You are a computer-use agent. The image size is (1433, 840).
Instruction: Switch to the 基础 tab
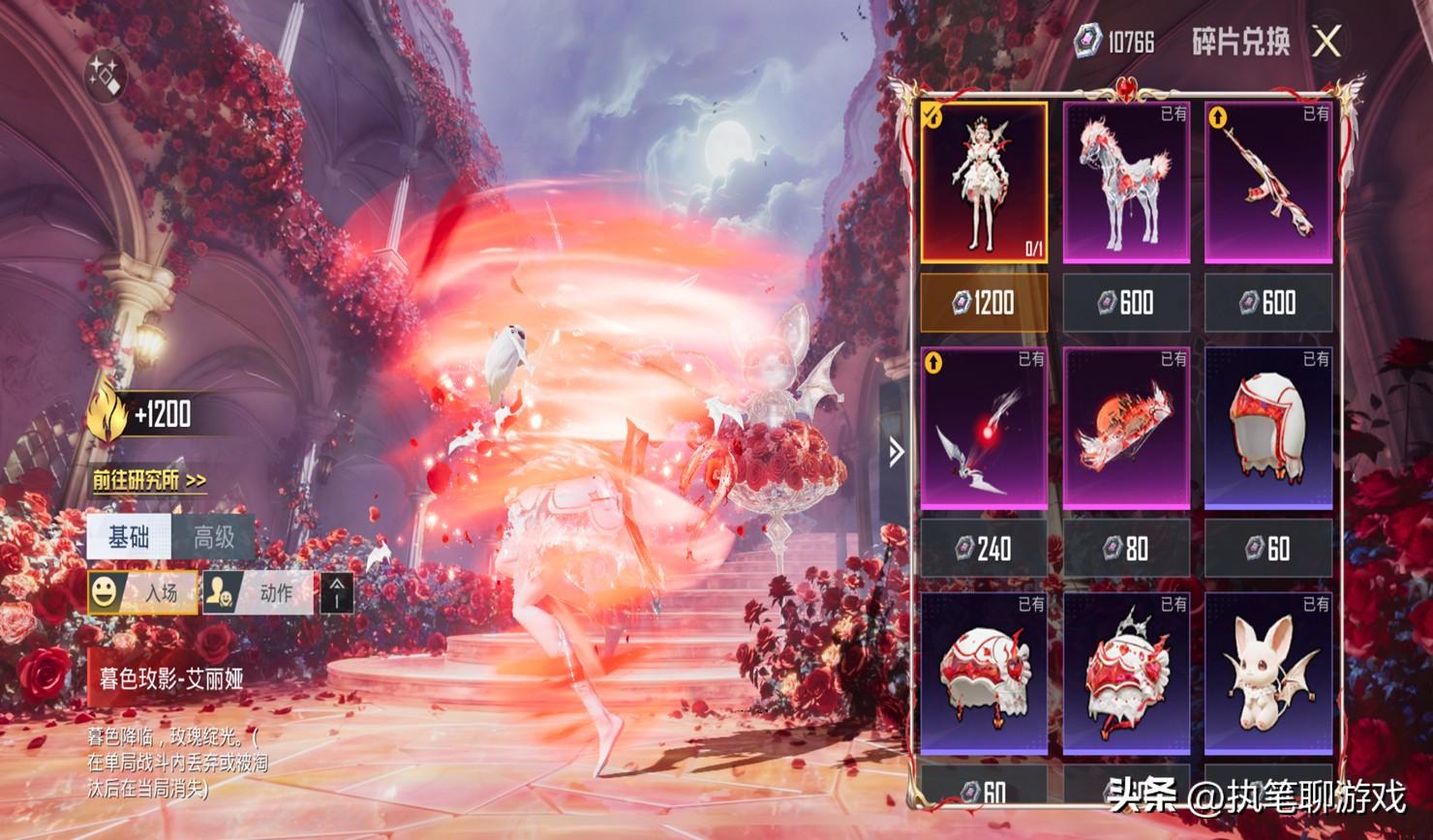129,537
